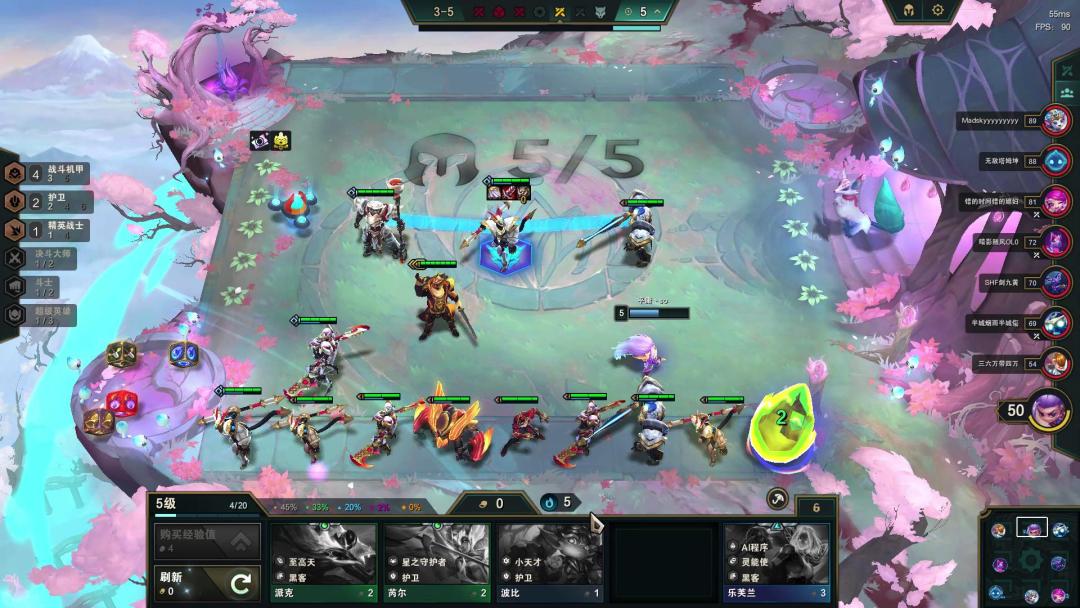Buy the 乐芙兰 champion card
This screenshot has height=608, width=1080.
point(777,562)
